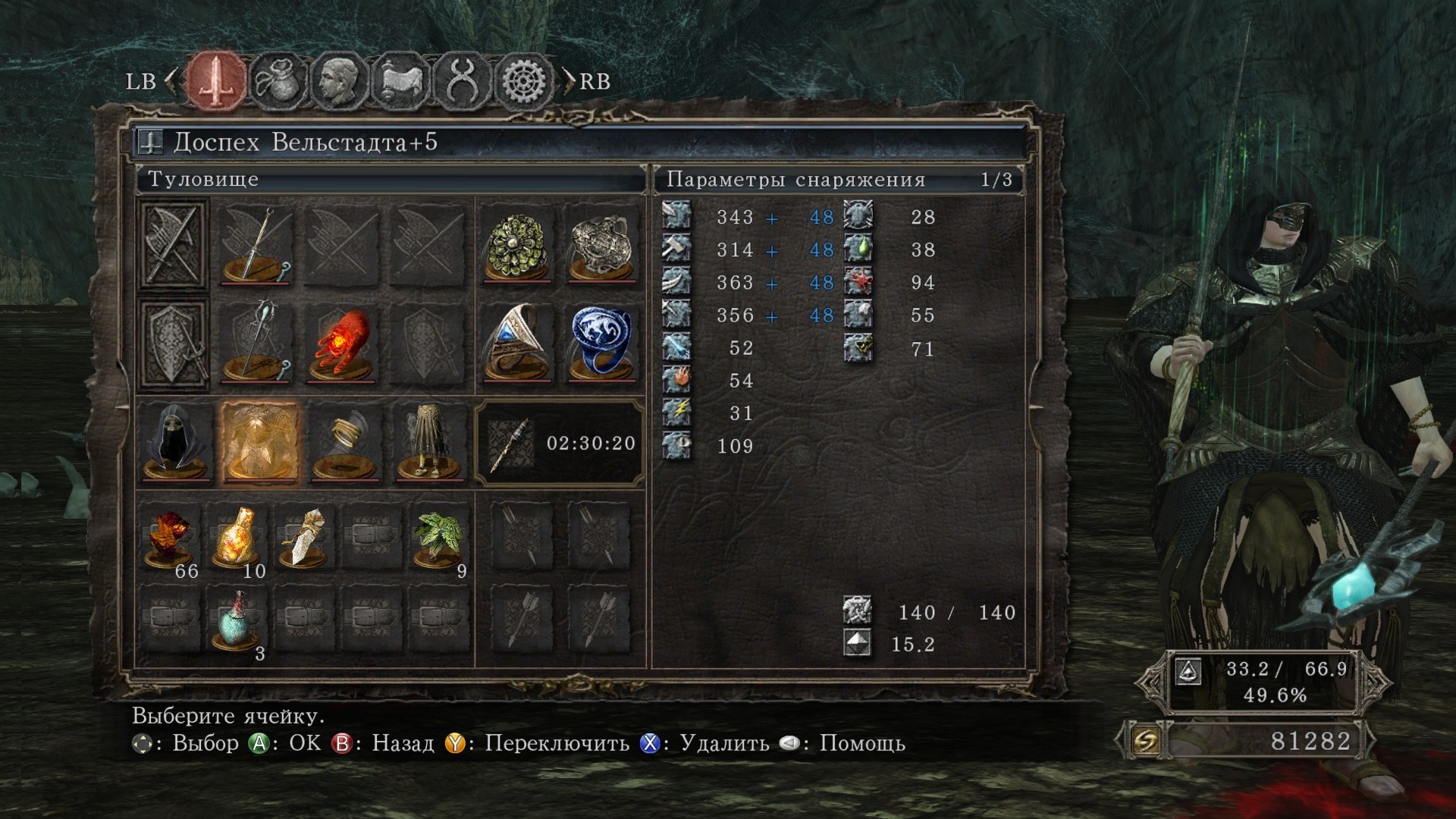Choose the silver engraved ring slot
The height and width of the screenshot is (819, 1456).
click(602, 246)
